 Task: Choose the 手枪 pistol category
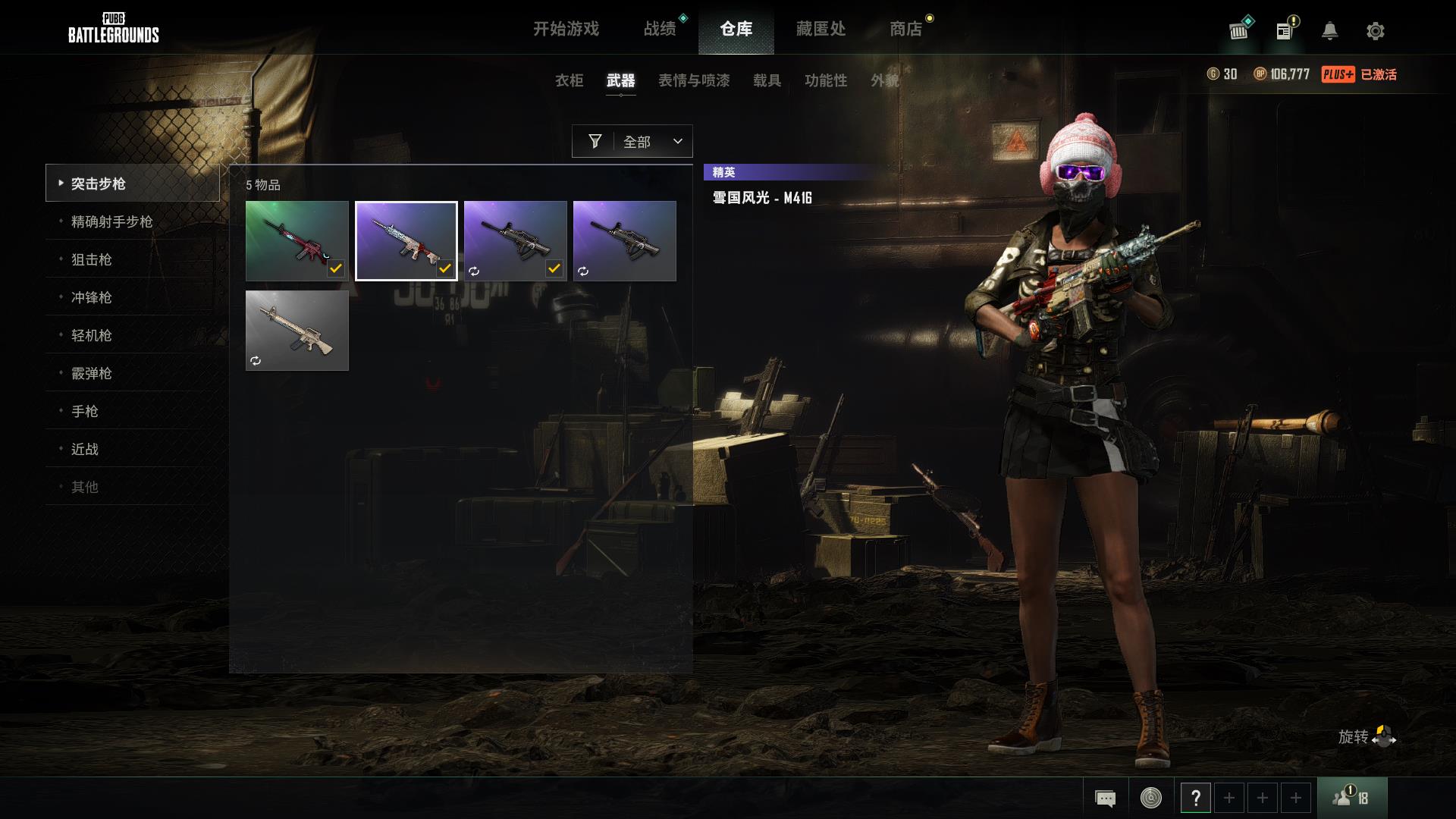click(85, 411)
